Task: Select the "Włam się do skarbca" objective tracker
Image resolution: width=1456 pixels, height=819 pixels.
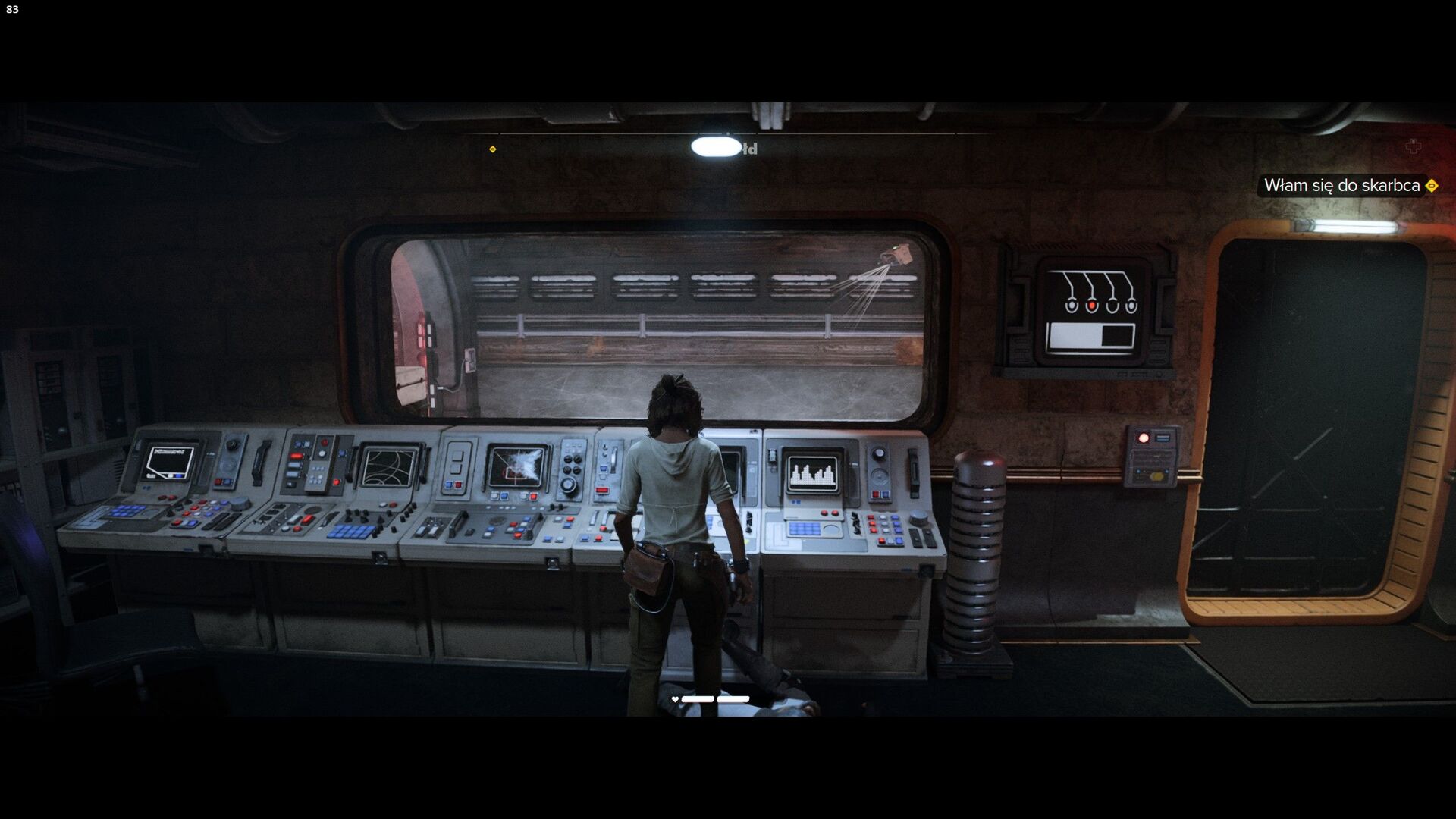Action: coord(1341,186)
